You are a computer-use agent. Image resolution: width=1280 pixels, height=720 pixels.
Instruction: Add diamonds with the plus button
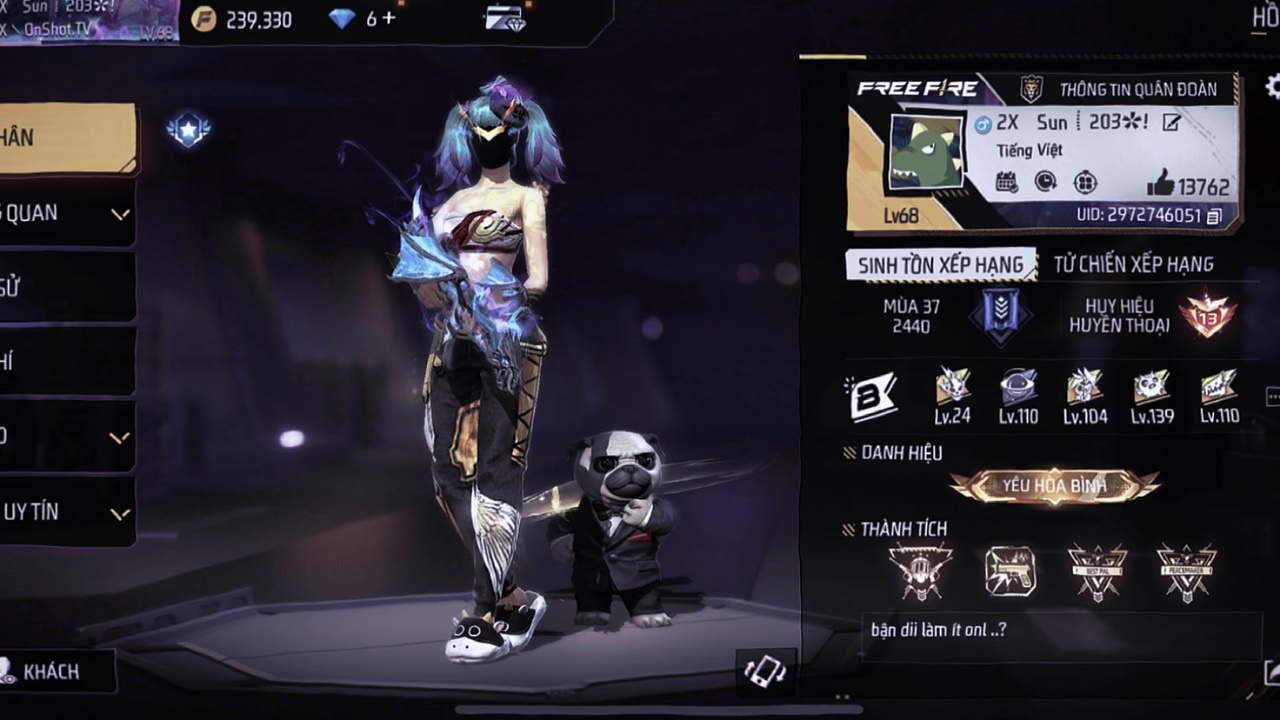(388, 19)
